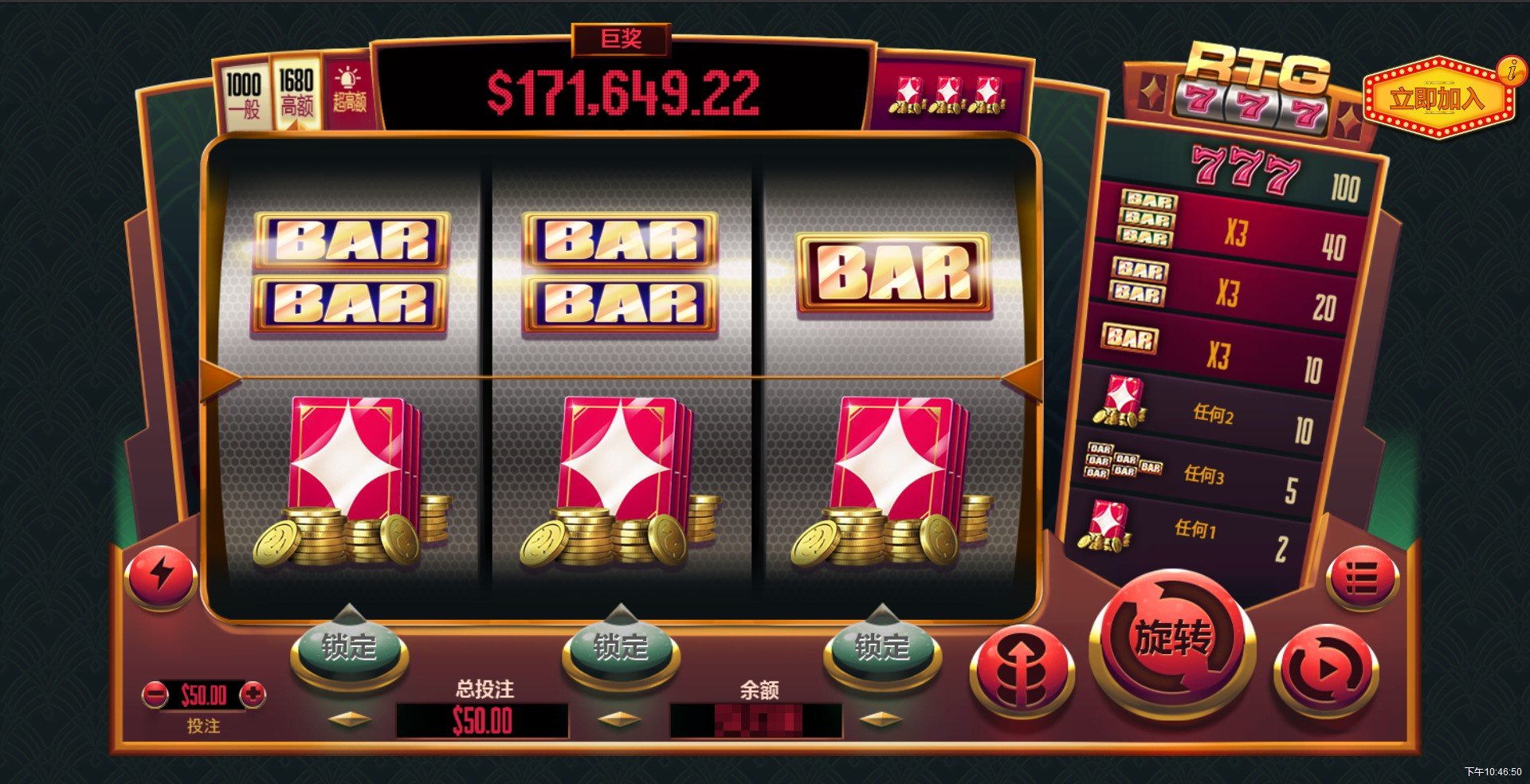Spin the reels with the 旋转 button
1530x784 pixels.
pos(1172,640)
